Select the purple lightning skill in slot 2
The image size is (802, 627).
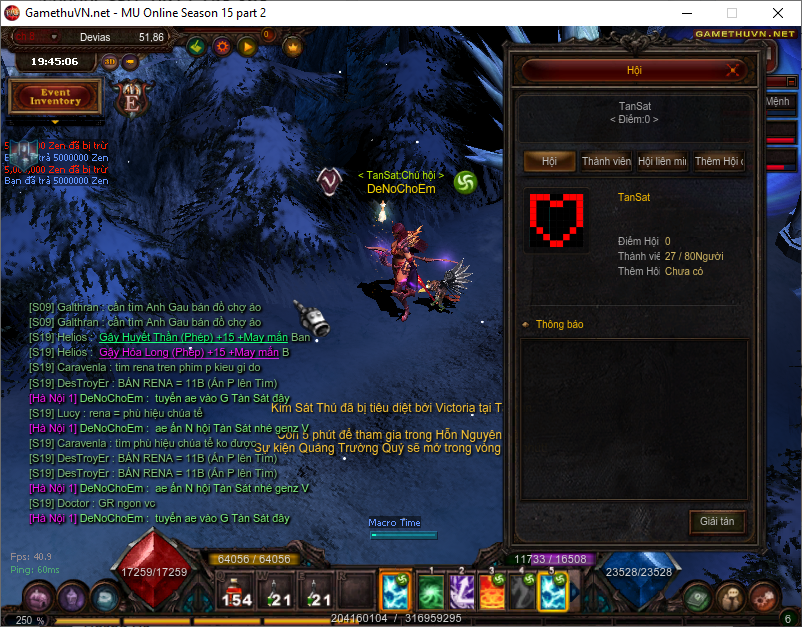click(461, 591)
